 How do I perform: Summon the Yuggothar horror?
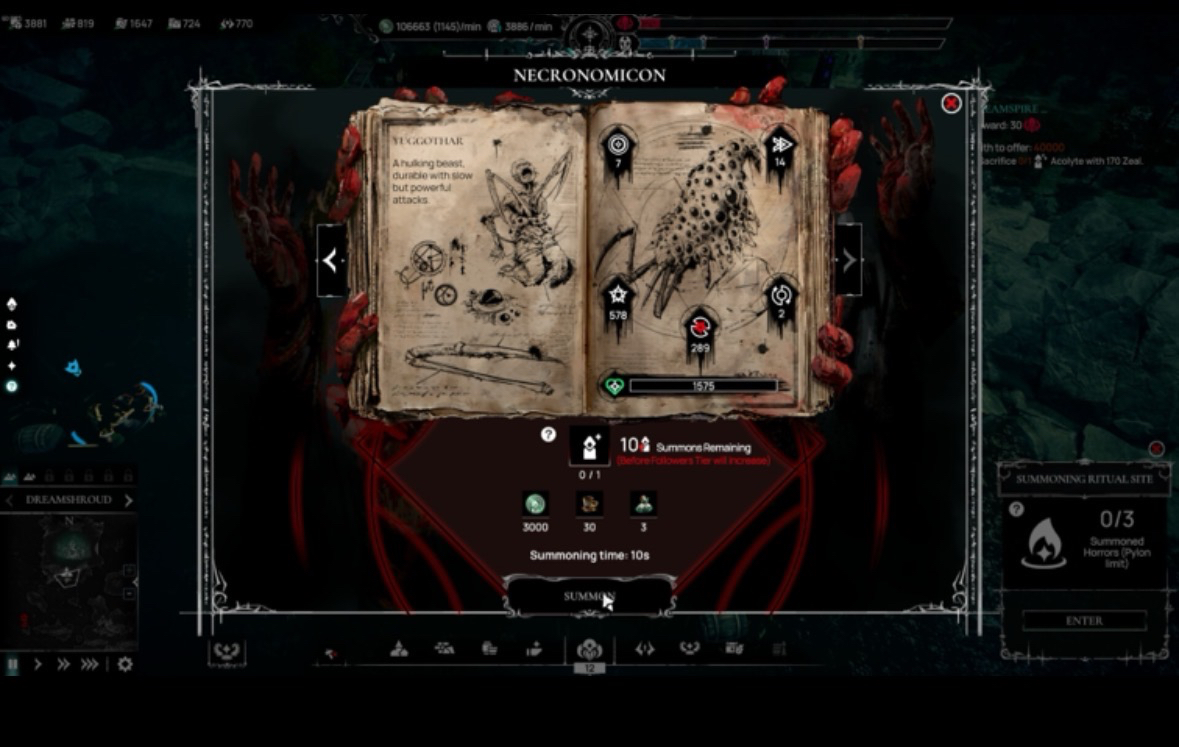[x=588, y=597]
